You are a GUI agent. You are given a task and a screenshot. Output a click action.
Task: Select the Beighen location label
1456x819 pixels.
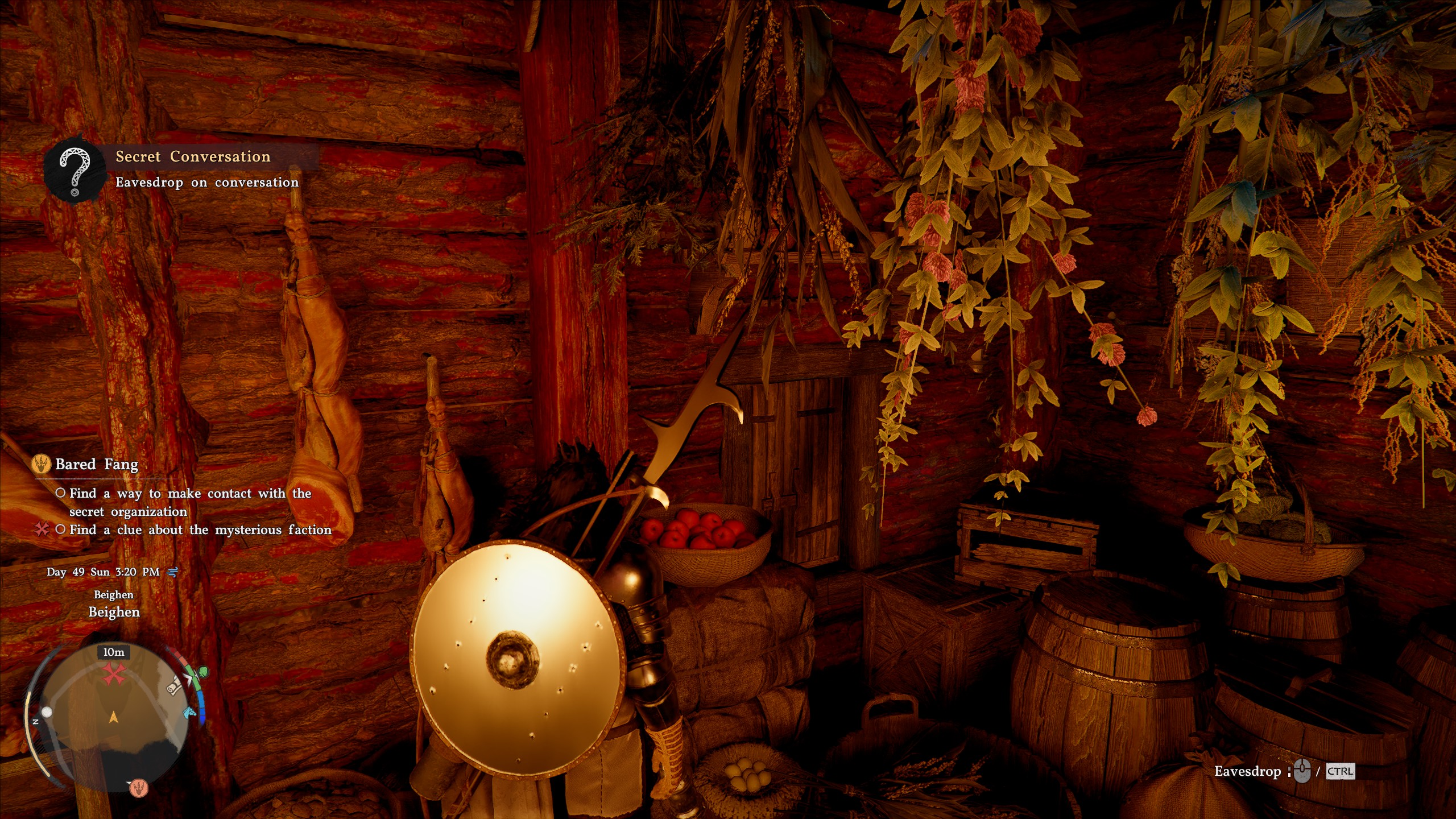click(114, 613)
